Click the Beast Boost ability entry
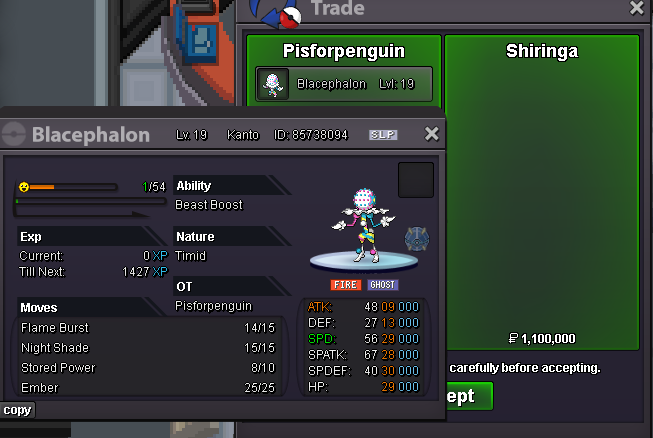Image resolution: width=653 pixels, height=438 pixels. tap(209, 204)
